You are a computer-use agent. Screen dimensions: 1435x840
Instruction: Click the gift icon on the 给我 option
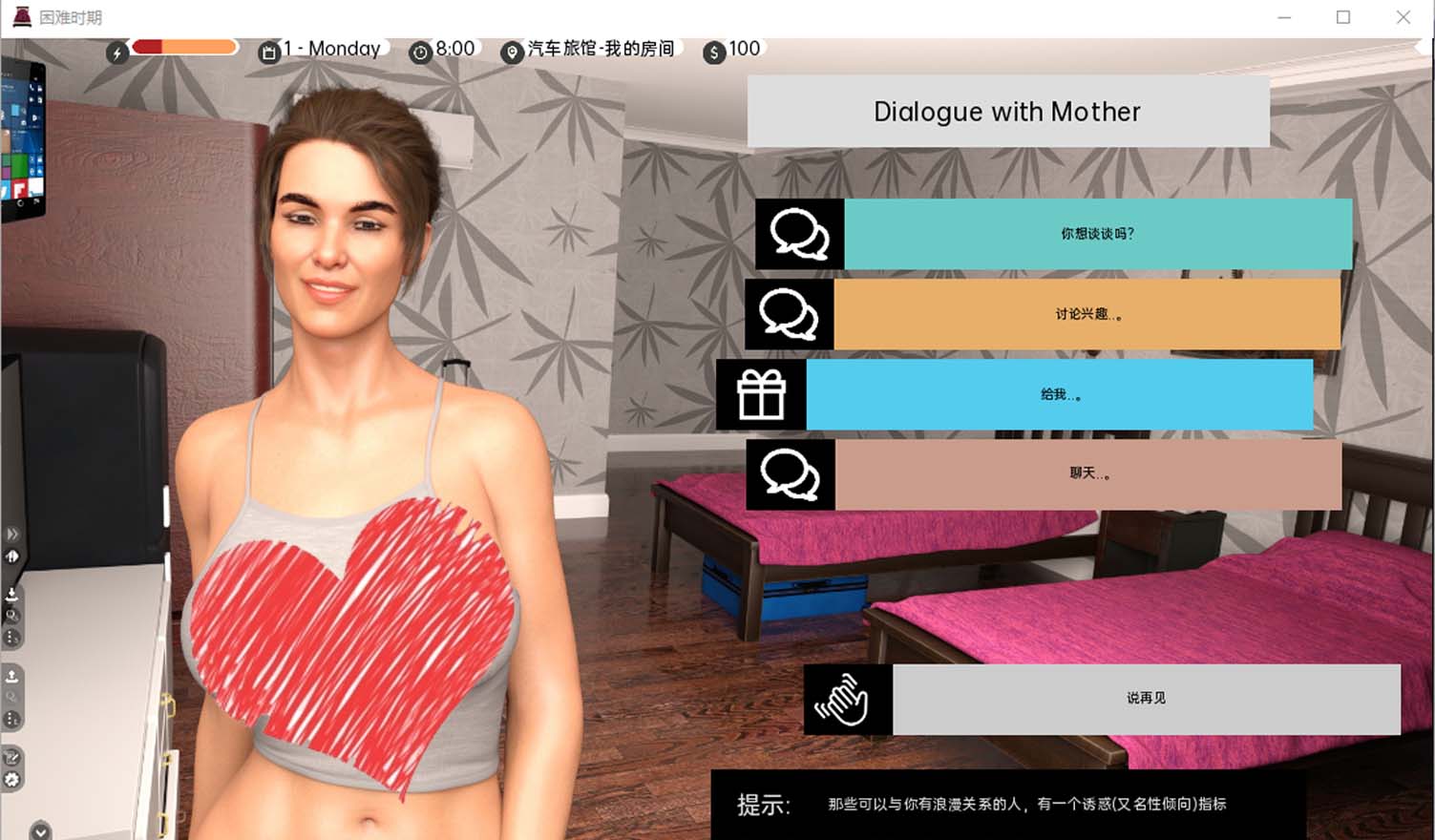point(761,394)
